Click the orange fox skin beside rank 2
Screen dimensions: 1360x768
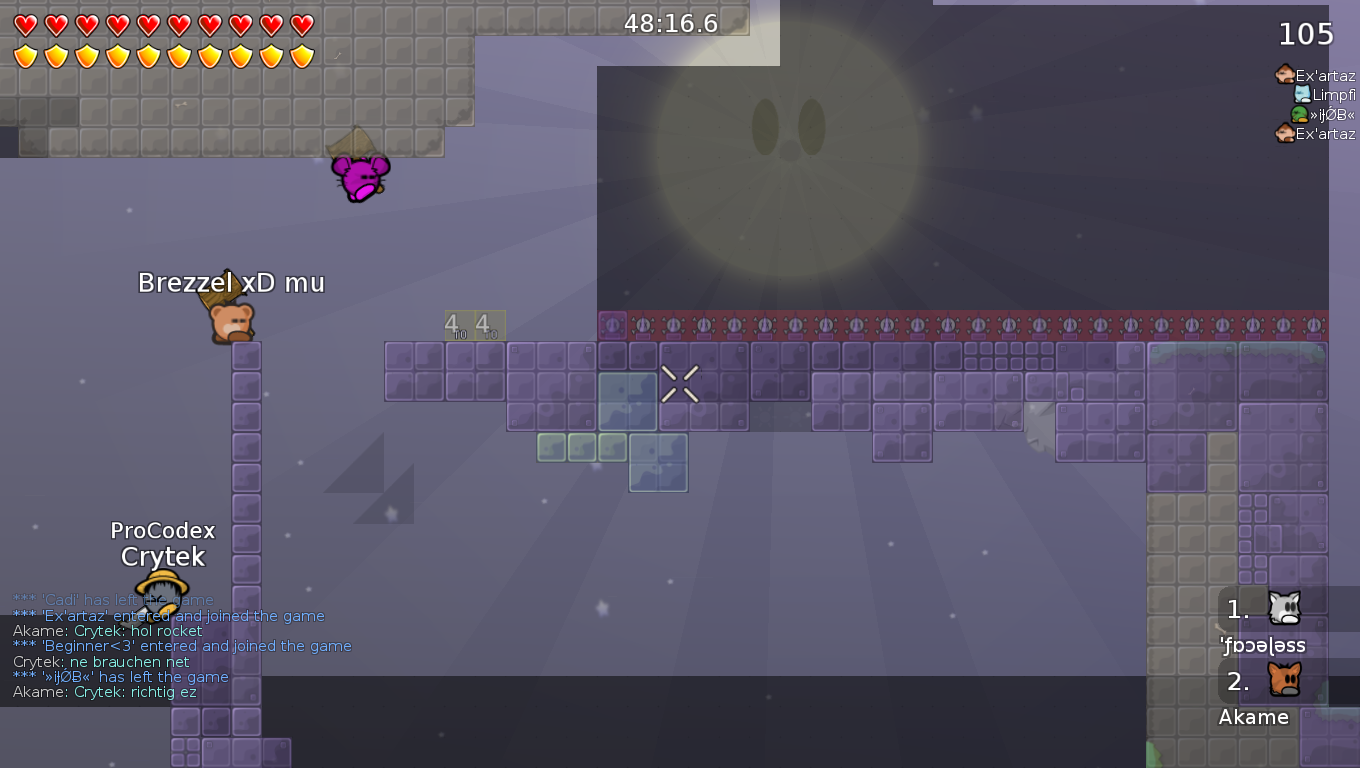pyautogui.click(x=1286, y=678)
